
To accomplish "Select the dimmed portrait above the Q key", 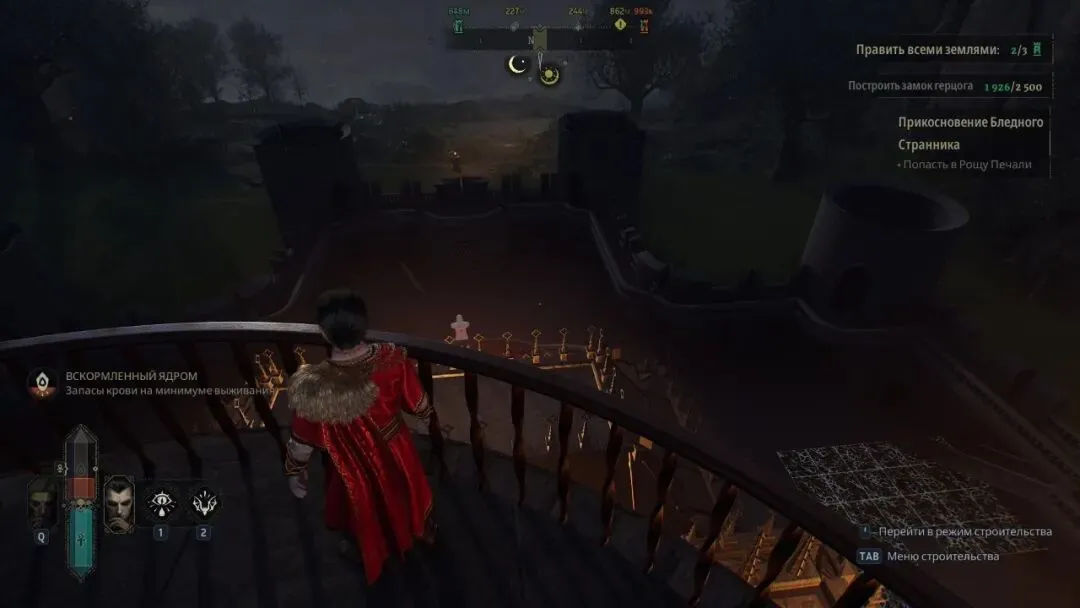I will click(42, 503).
